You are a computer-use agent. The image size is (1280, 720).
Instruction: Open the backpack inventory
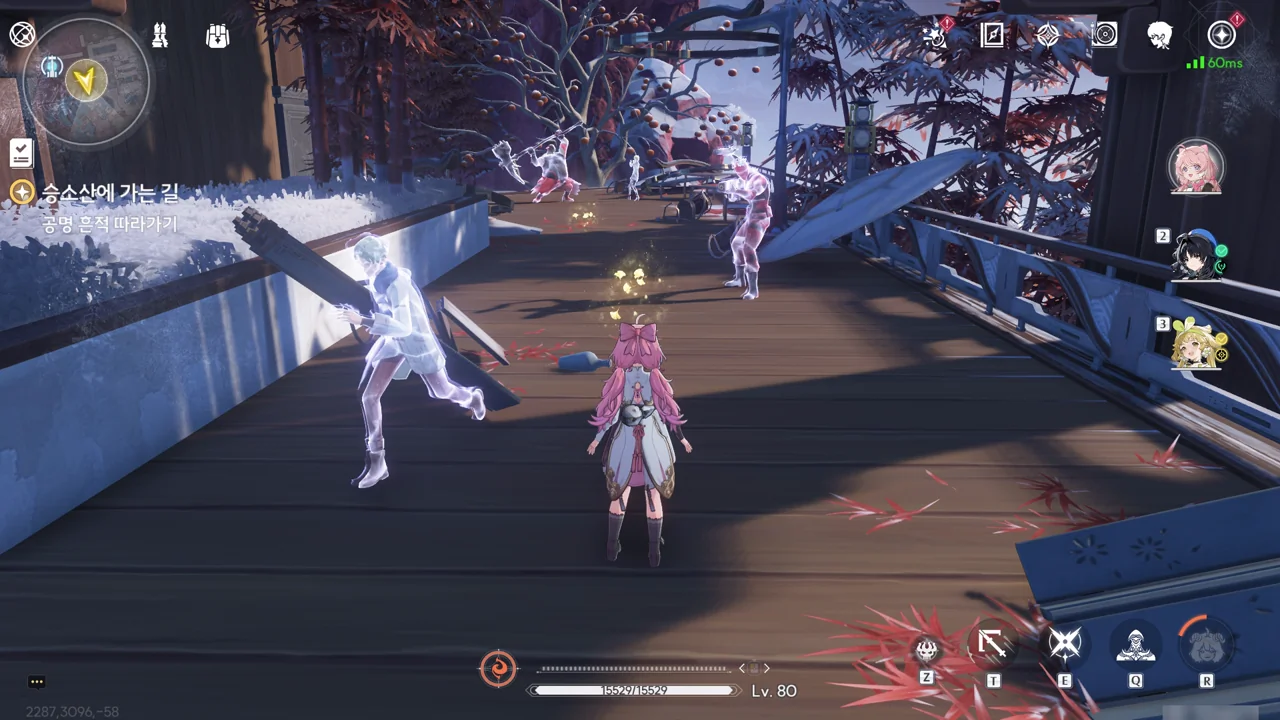point(217,36)
